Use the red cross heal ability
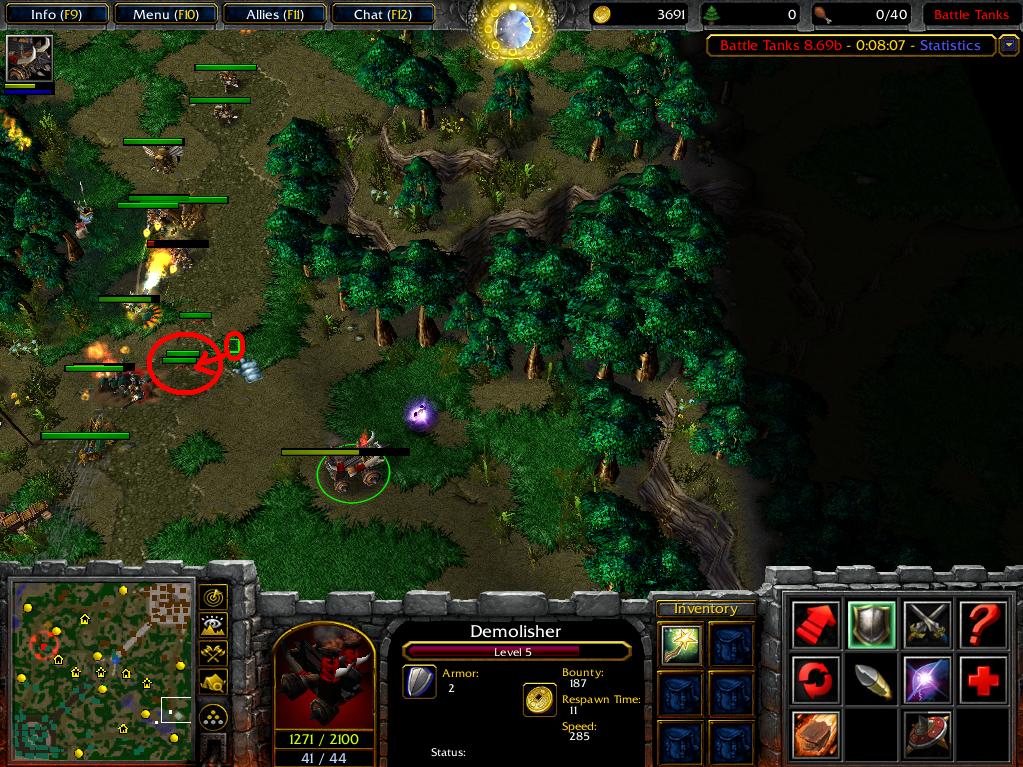Screen dimensions: 1023x767 coord(982,680)
